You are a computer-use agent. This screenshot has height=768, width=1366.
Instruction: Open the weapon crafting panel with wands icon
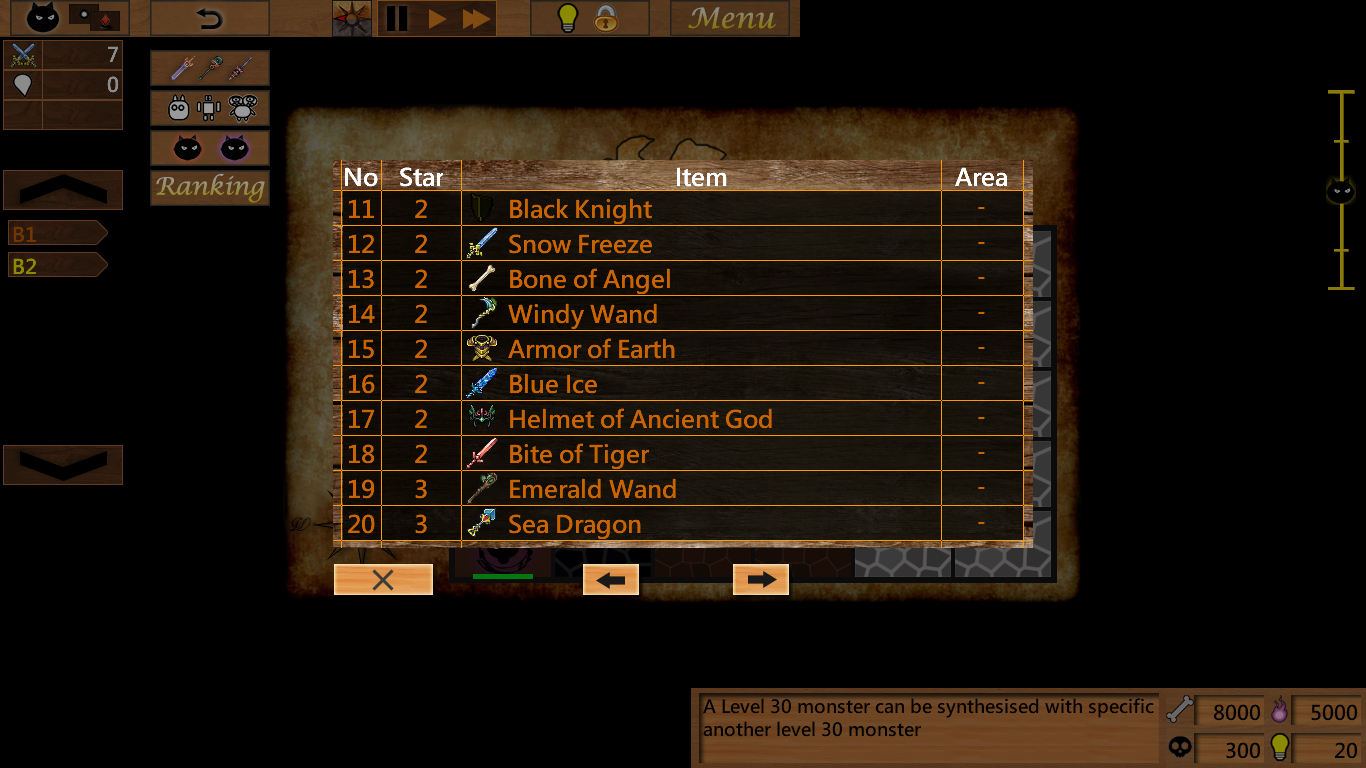[209, 68]
